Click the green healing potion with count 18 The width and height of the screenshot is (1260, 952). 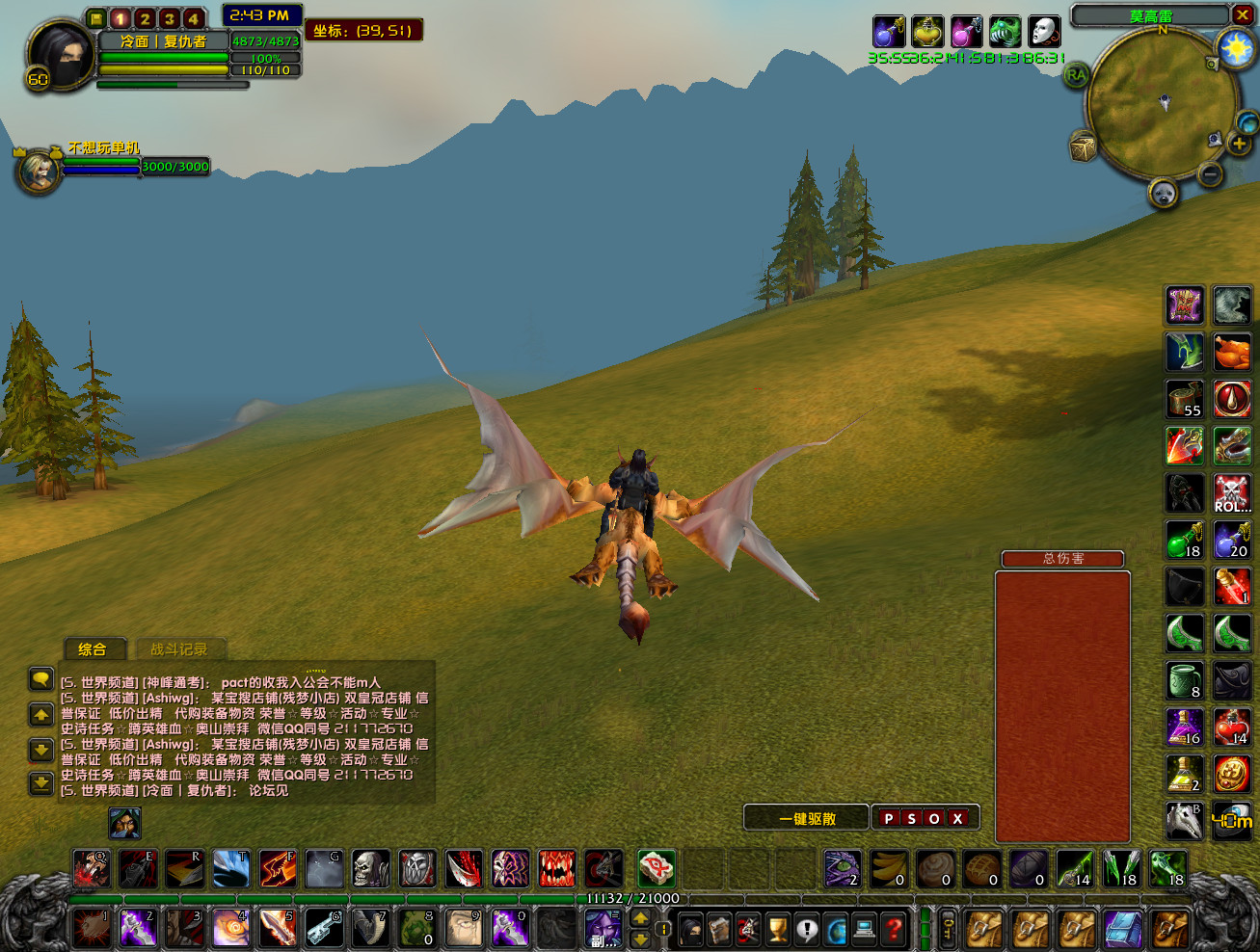(1184, 541)
